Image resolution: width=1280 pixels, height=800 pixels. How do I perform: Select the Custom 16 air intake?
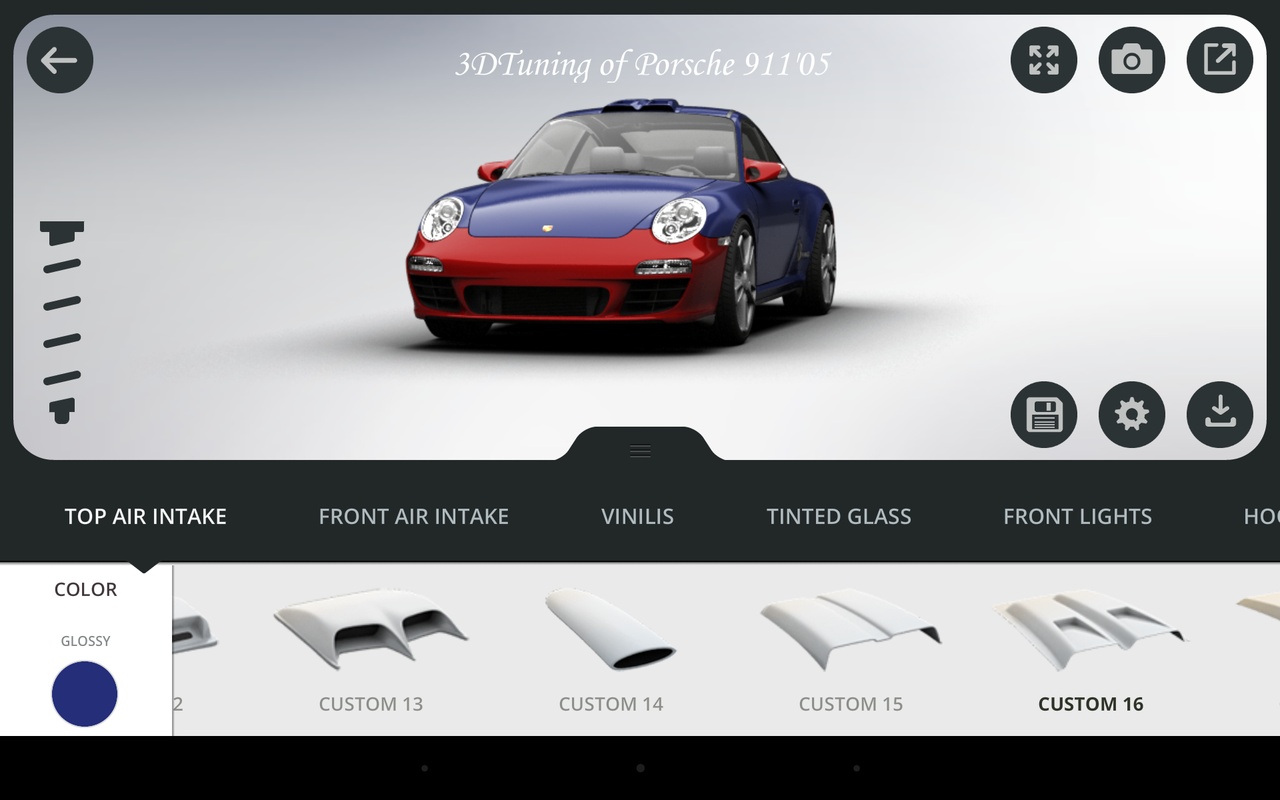coord(1090,645)
